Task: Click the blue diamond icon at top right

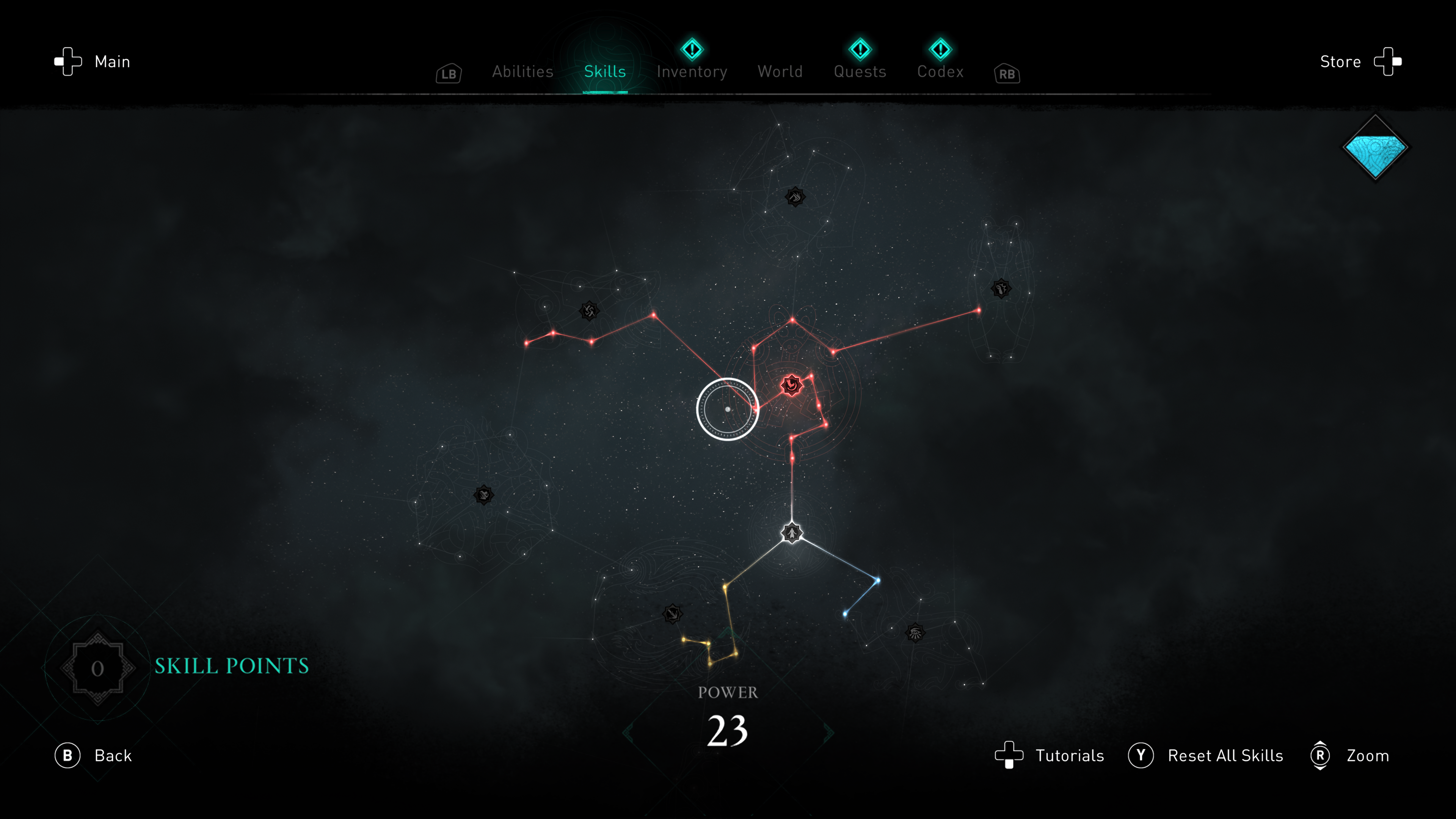Action: (x=1375, y=148)
